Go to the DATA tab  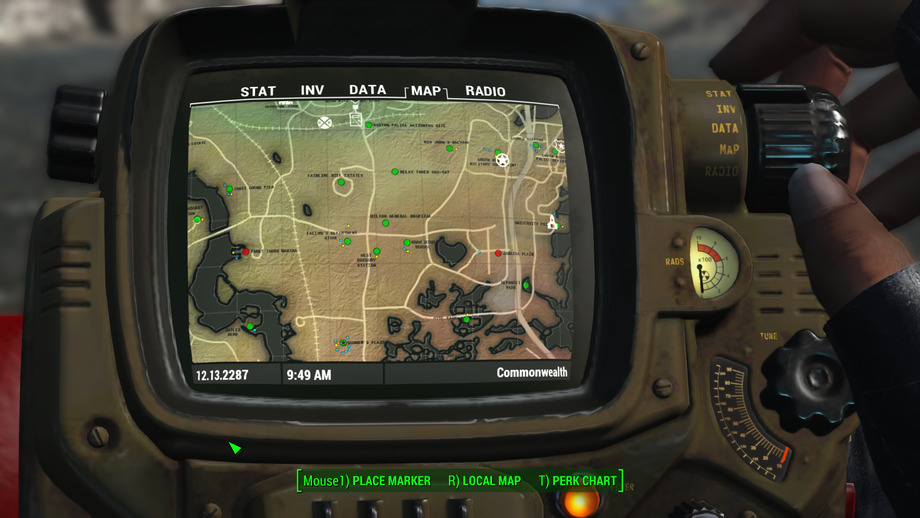point(367,90)
